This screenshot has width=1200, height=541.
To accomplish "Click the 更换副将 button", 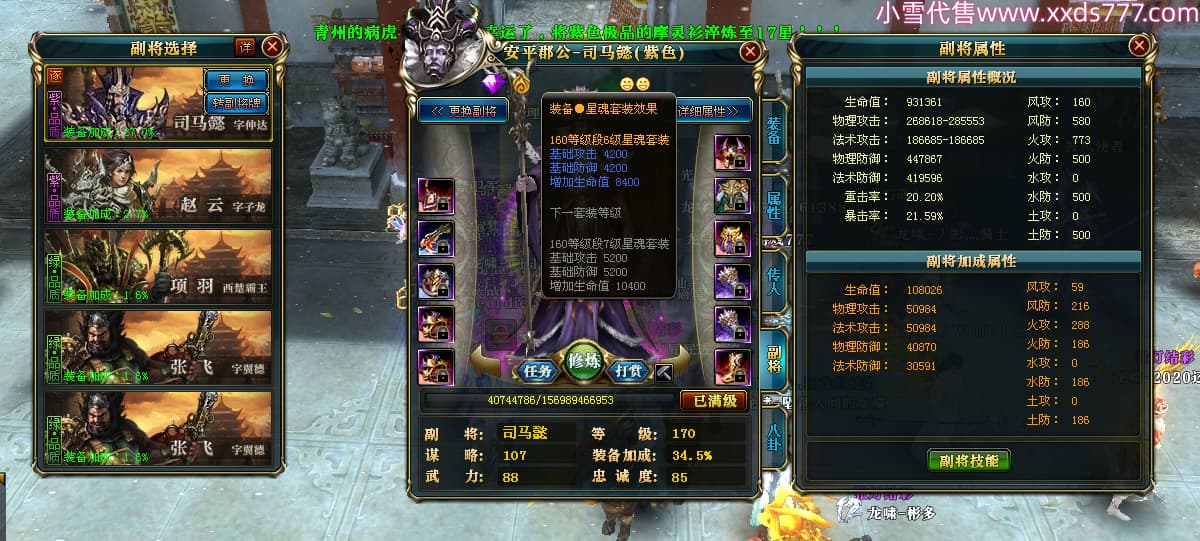I will (x=463, y=110).
